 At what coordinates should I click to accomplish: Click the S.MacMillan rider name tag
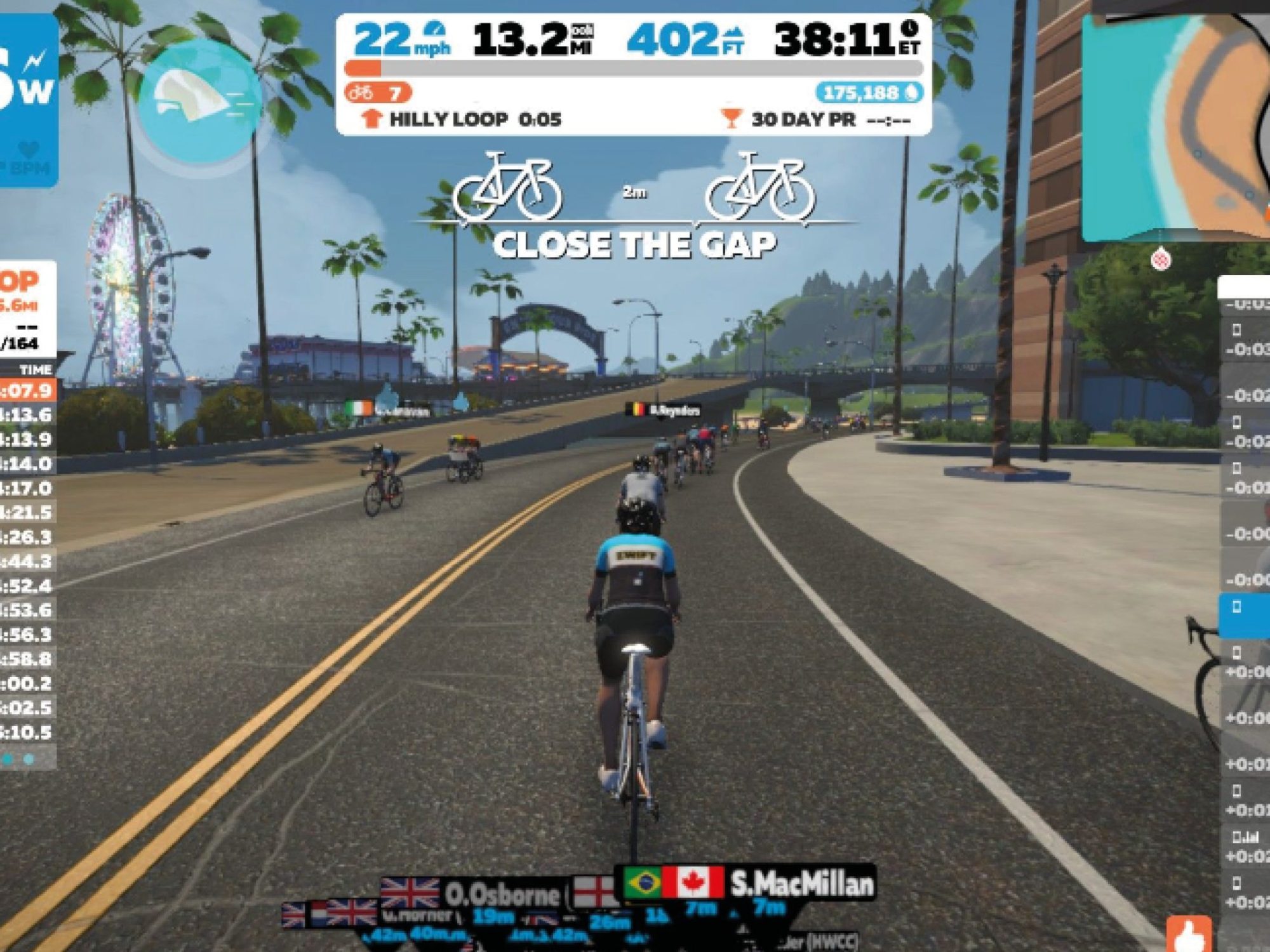point(801,883)
